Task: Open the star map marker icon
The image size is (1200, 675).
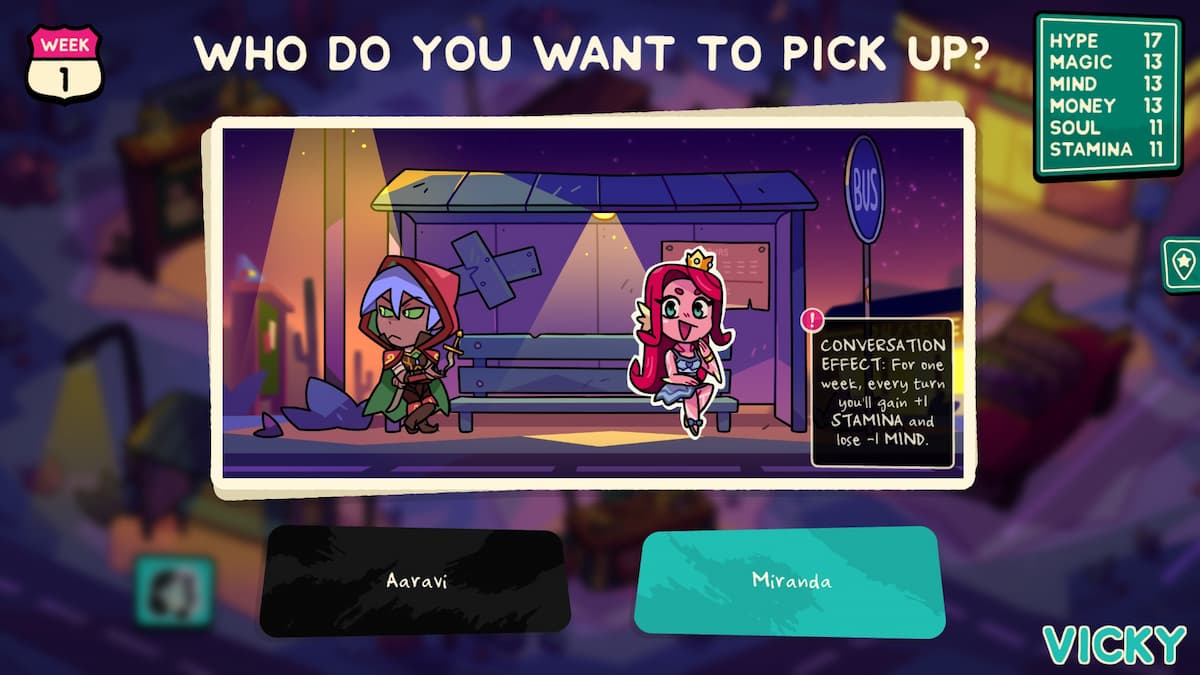Action: [x=1183, y=263]
